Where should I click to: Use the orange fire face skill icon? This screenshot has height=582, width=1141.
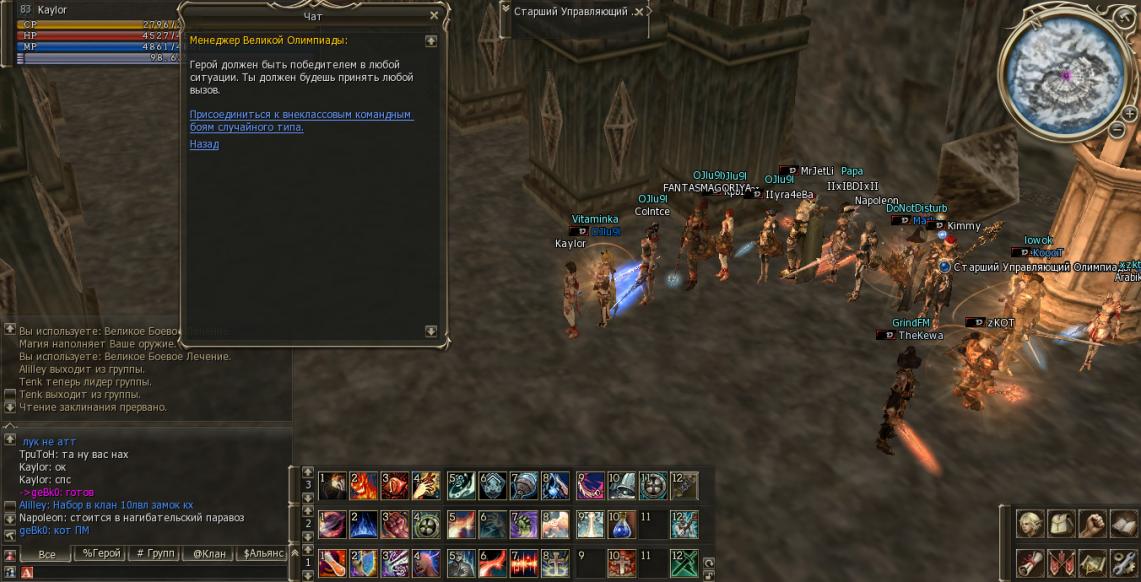[x=364, y=486]
